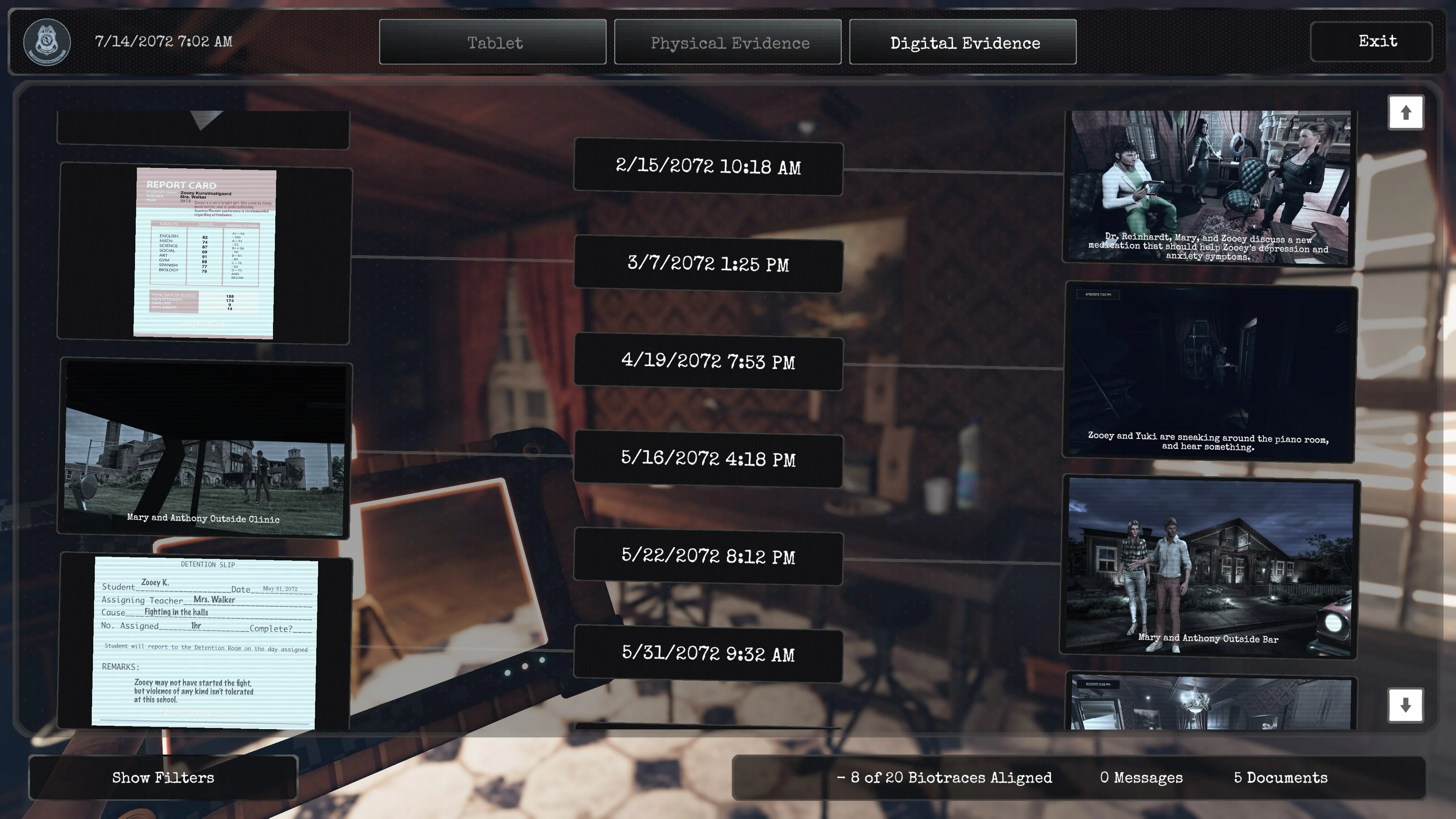Check the 0 Messages counter

click(1140, 778)
